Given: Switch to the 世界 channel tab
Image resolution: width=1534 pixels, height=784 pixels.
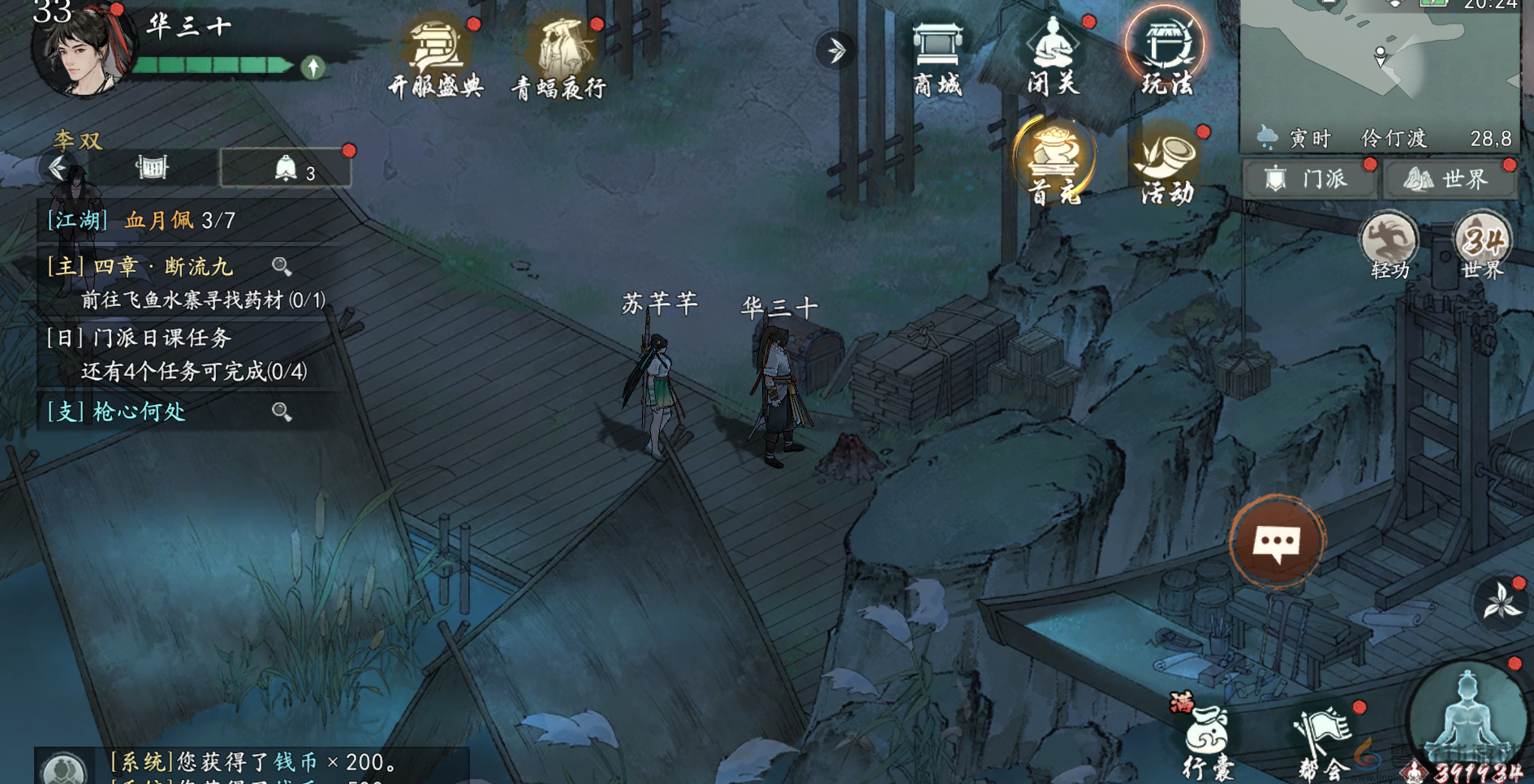Looking at the screenshot, I should (x=1449, y=179).
